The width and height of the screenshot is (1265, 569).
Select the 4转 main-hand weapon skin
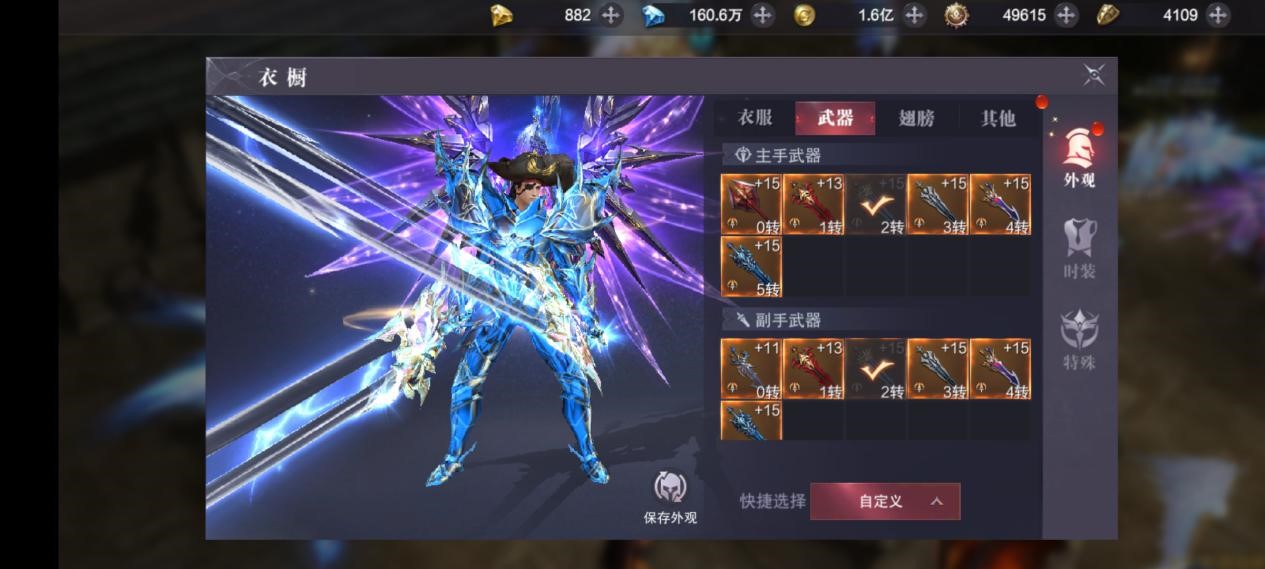point(1000,205)
